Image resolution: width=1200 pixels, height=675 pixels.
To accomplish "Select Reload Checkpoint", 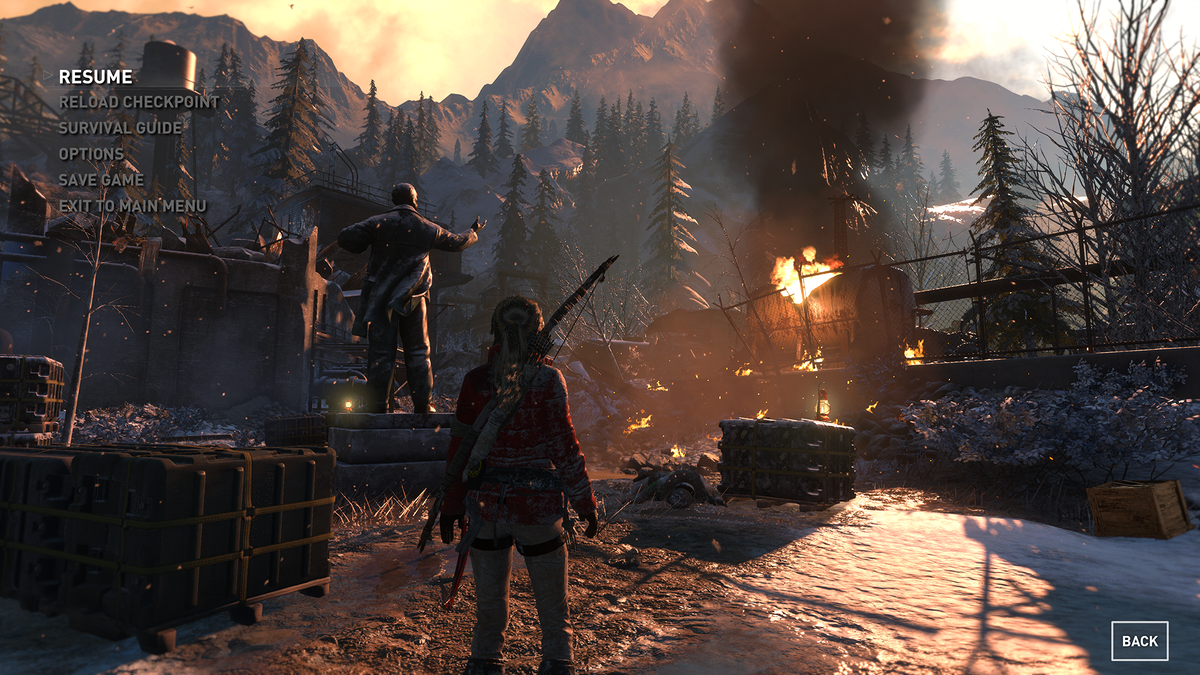I will coord(139,102).
